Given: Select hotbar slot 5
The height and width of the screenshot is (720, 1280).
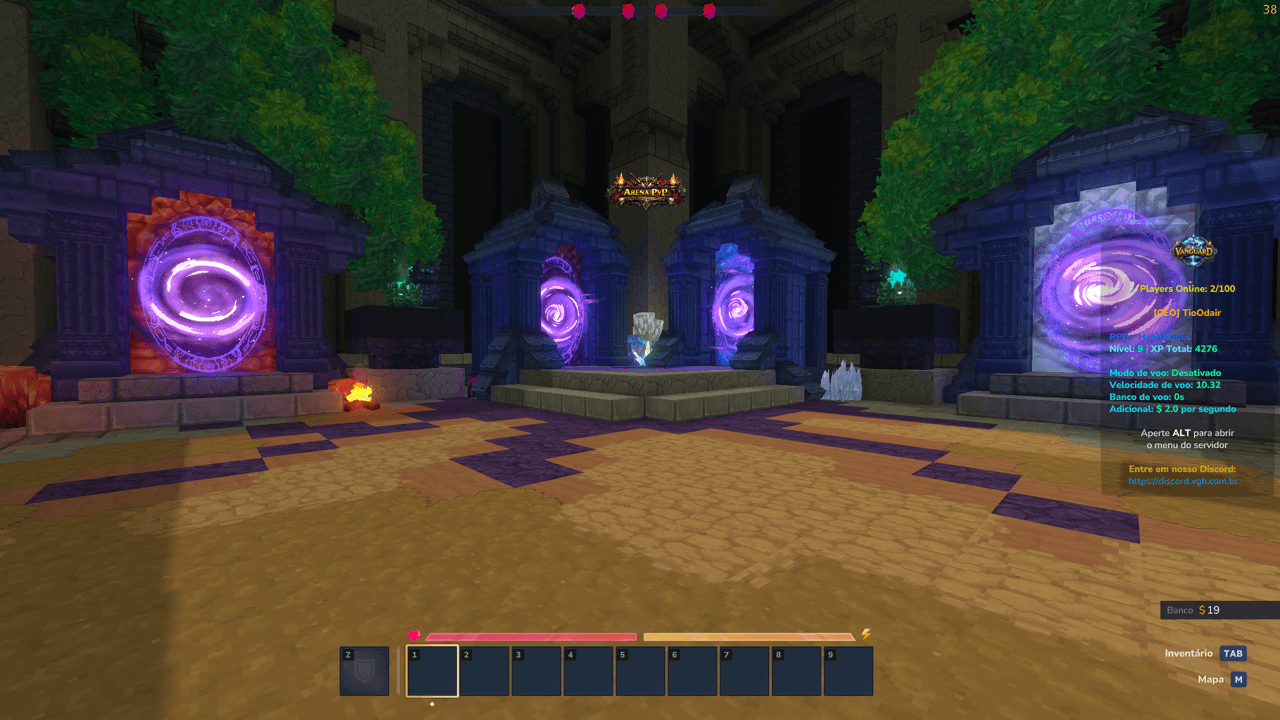Looking at the screenshot, I should pyautogui.click(x=640, y=670).
